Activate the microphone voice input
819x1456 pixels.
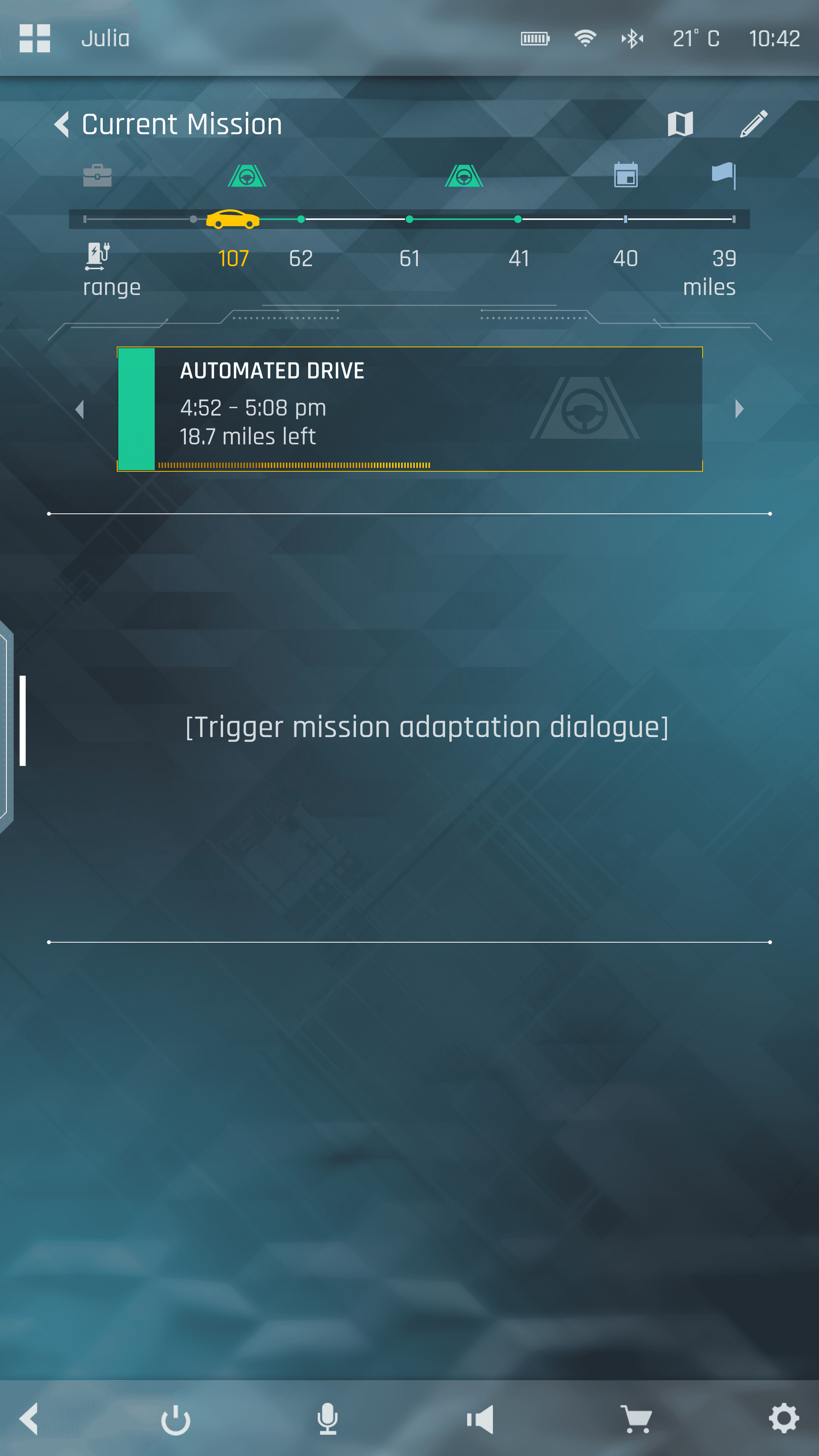(327, 1419)
